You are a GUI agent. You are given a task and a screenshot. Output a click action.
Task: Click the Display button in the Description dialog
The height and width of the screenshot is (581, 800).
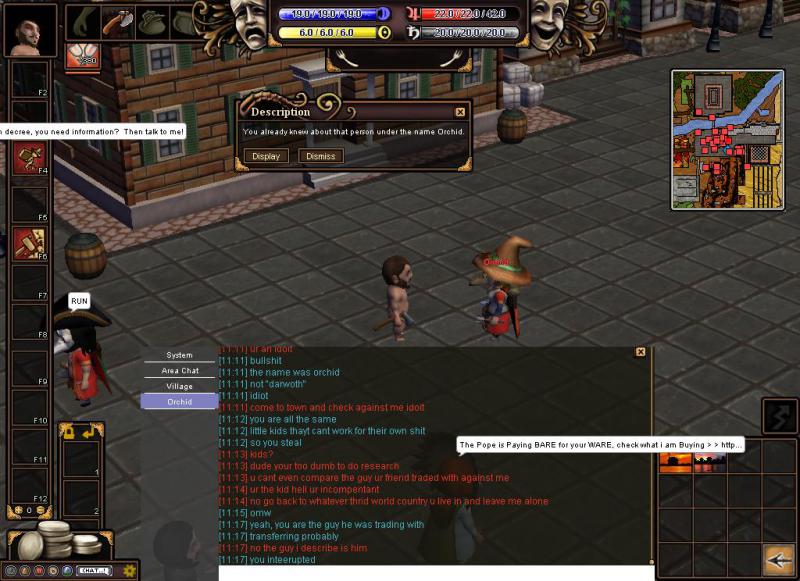266,156
